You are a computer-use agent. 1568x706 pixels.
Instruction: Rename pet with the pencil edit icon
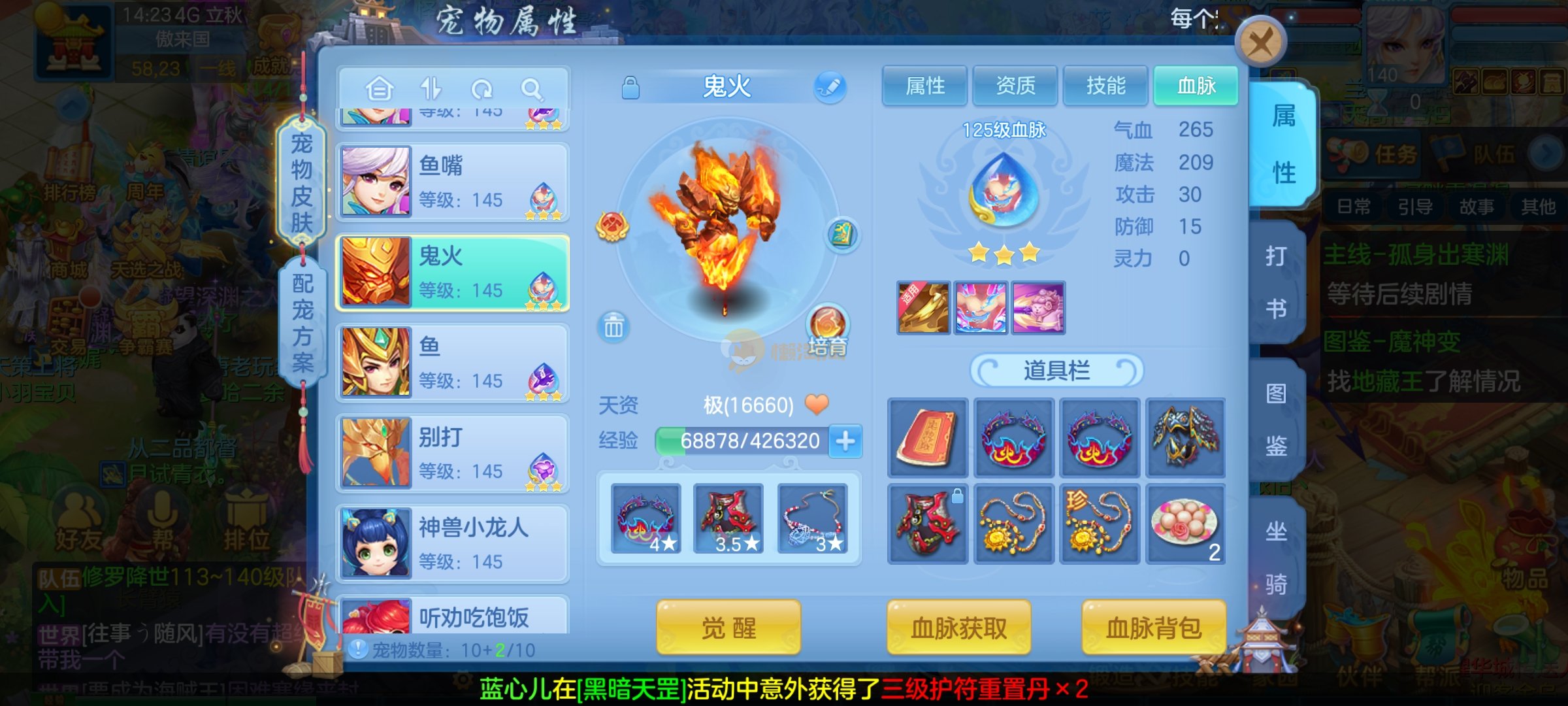830,87
